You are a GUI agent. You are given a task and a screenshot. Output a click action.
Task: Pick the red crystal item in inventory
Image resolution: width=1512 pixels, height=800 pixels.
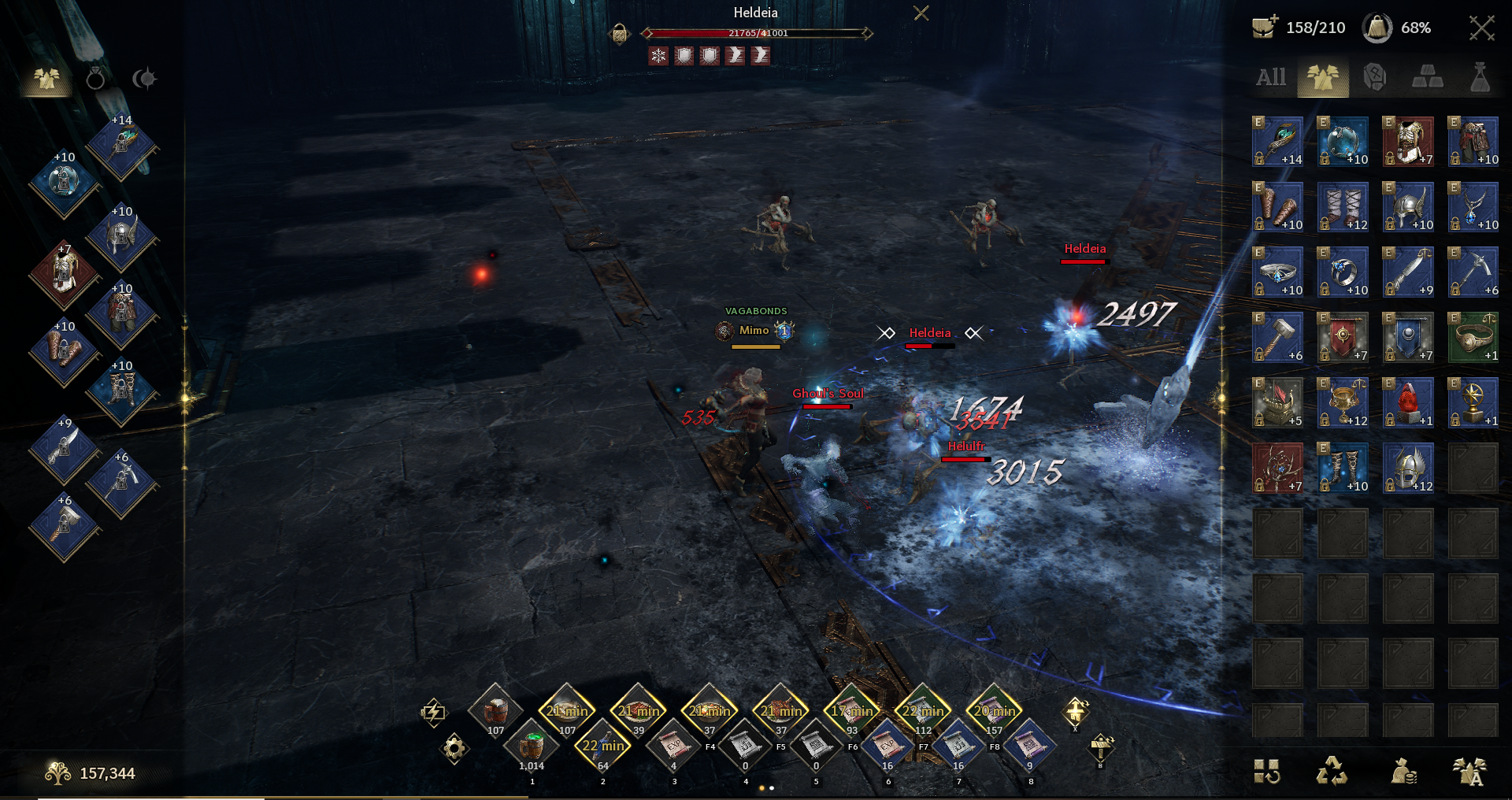click(x=1408, y=402)
